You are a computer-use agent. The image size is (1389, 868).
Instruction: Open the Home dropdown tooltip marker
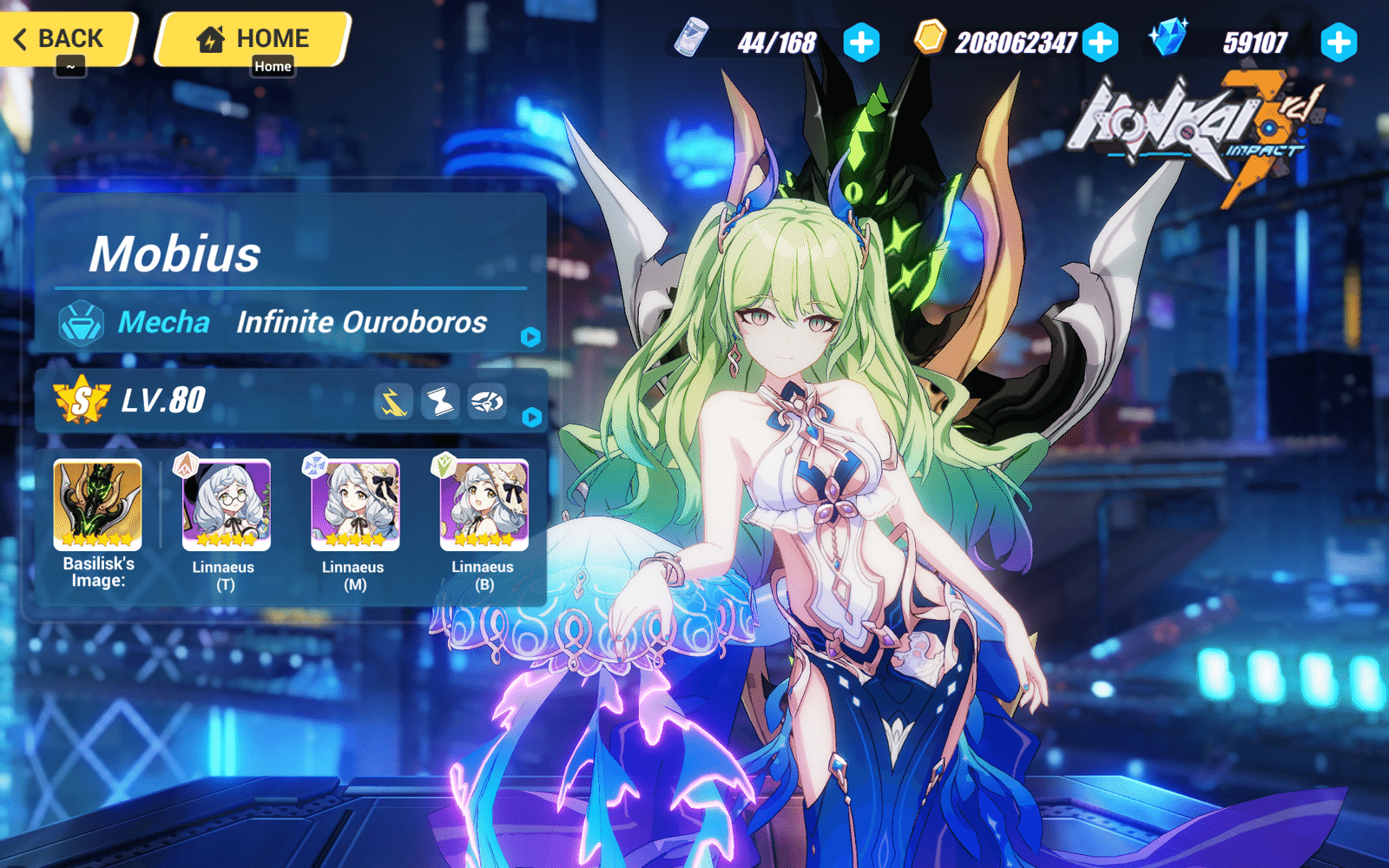click(x=272, y=66)
